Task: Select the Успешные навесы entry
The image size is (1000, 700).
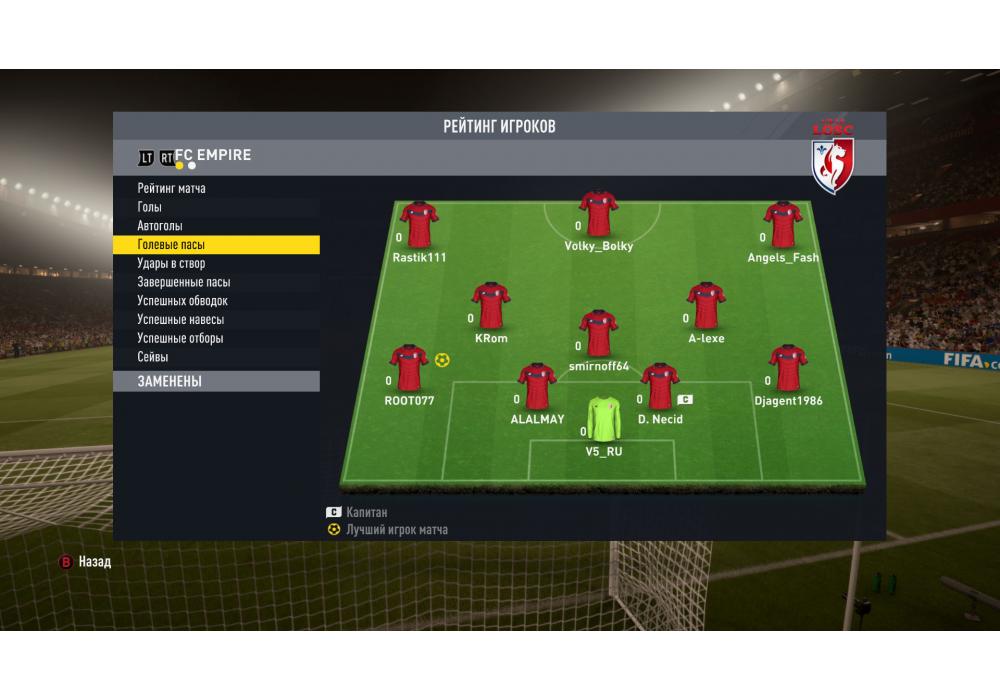Action: point(181,320)
